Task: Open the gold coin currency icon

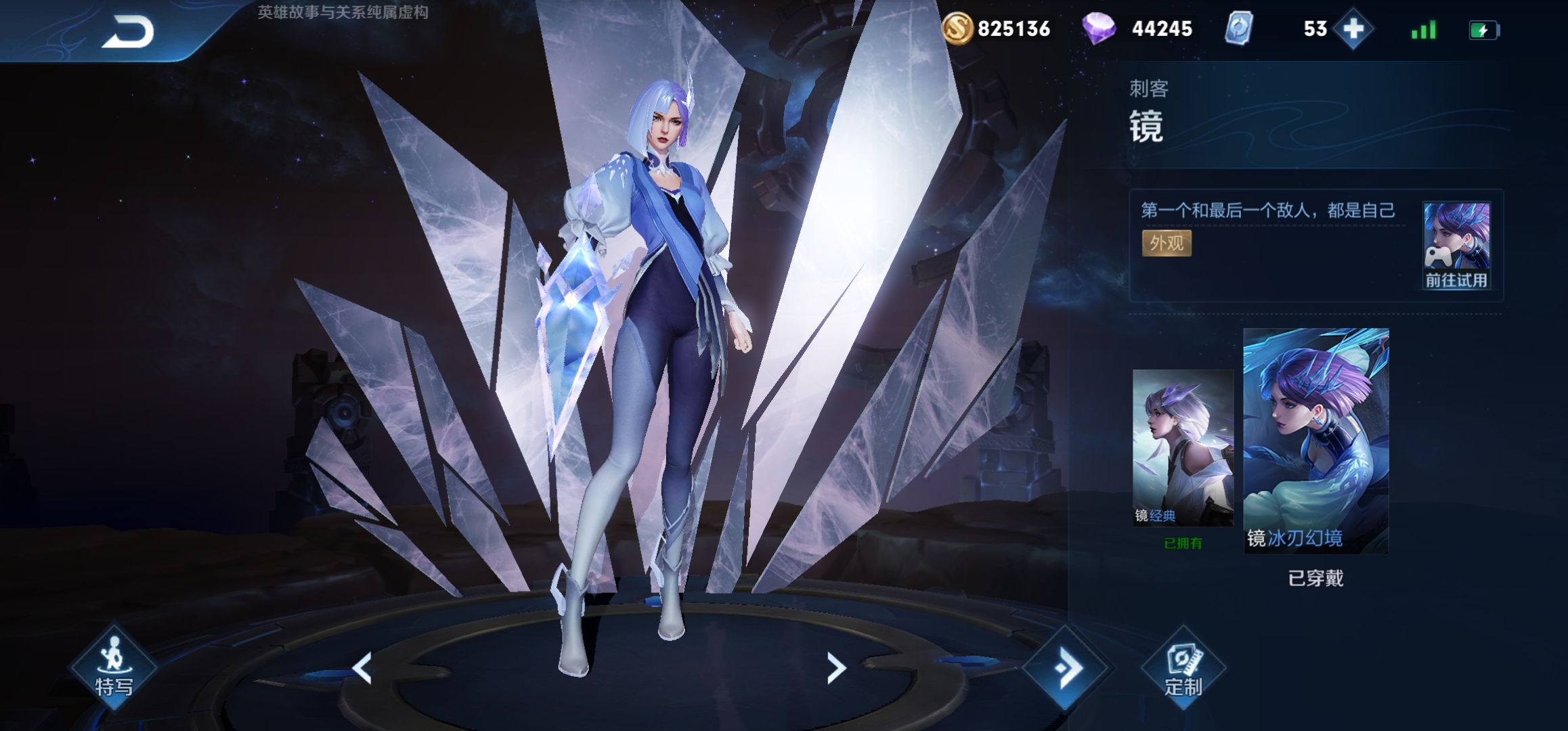Action: [957, 28]
